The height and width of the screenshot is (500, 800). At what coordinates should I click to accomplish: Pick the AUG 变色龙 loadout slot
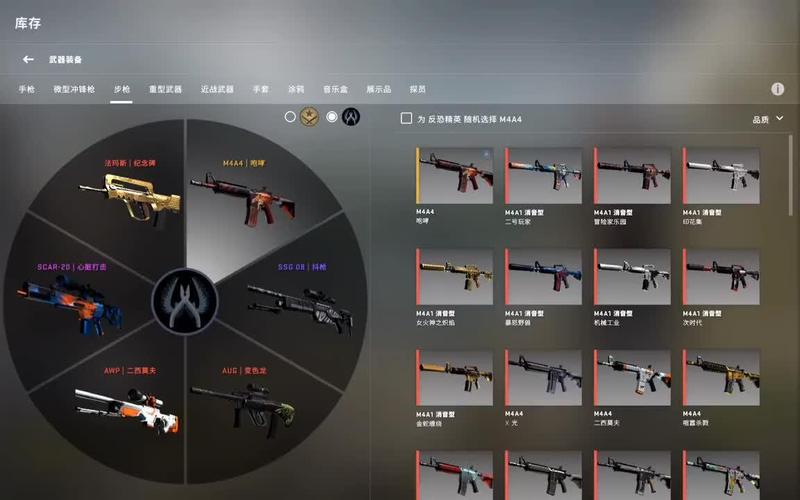tap(248, 395)
